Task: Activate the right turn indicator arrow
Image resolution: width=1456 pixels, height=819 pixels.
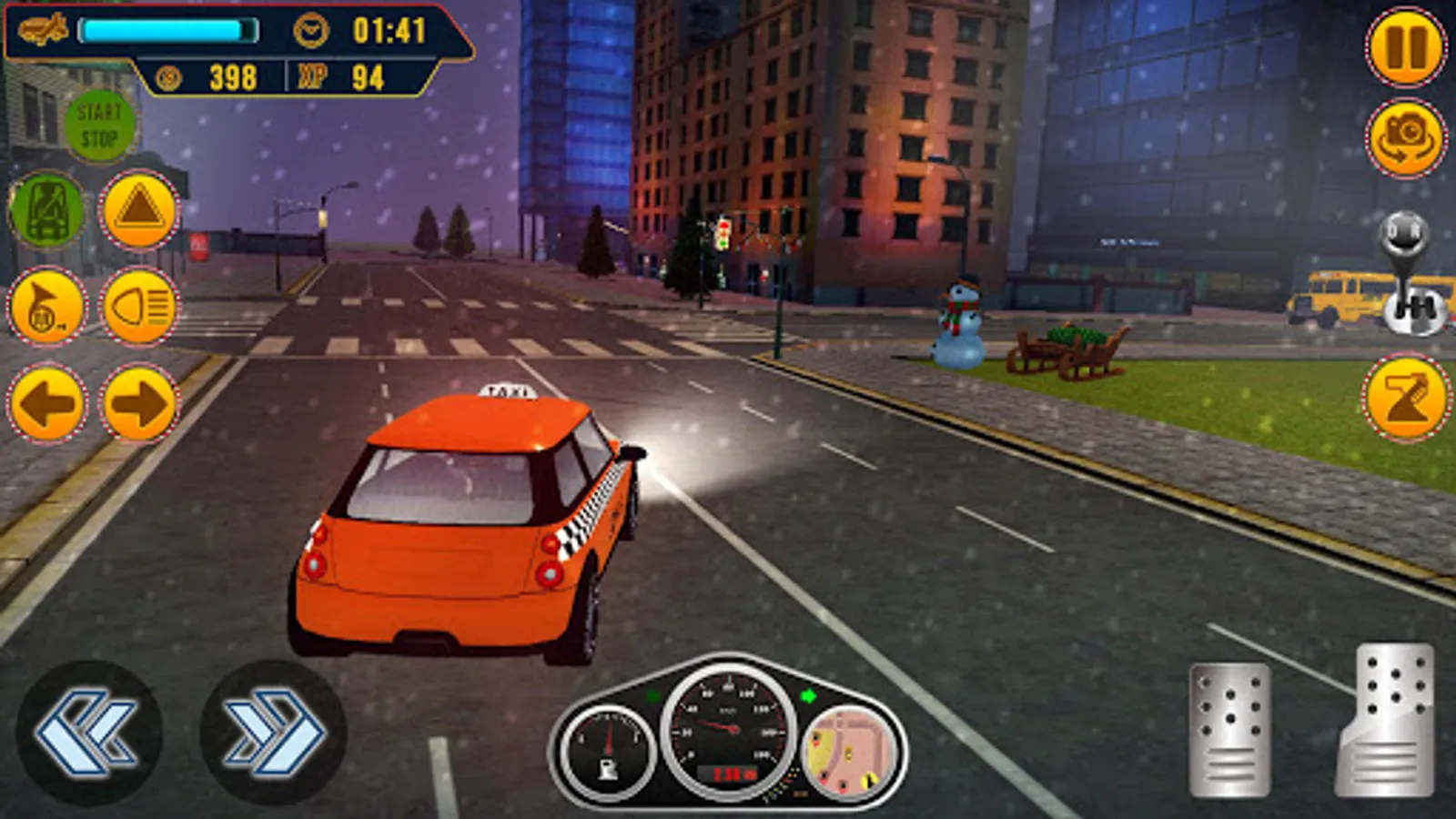Action: click(x=139, y=402)
